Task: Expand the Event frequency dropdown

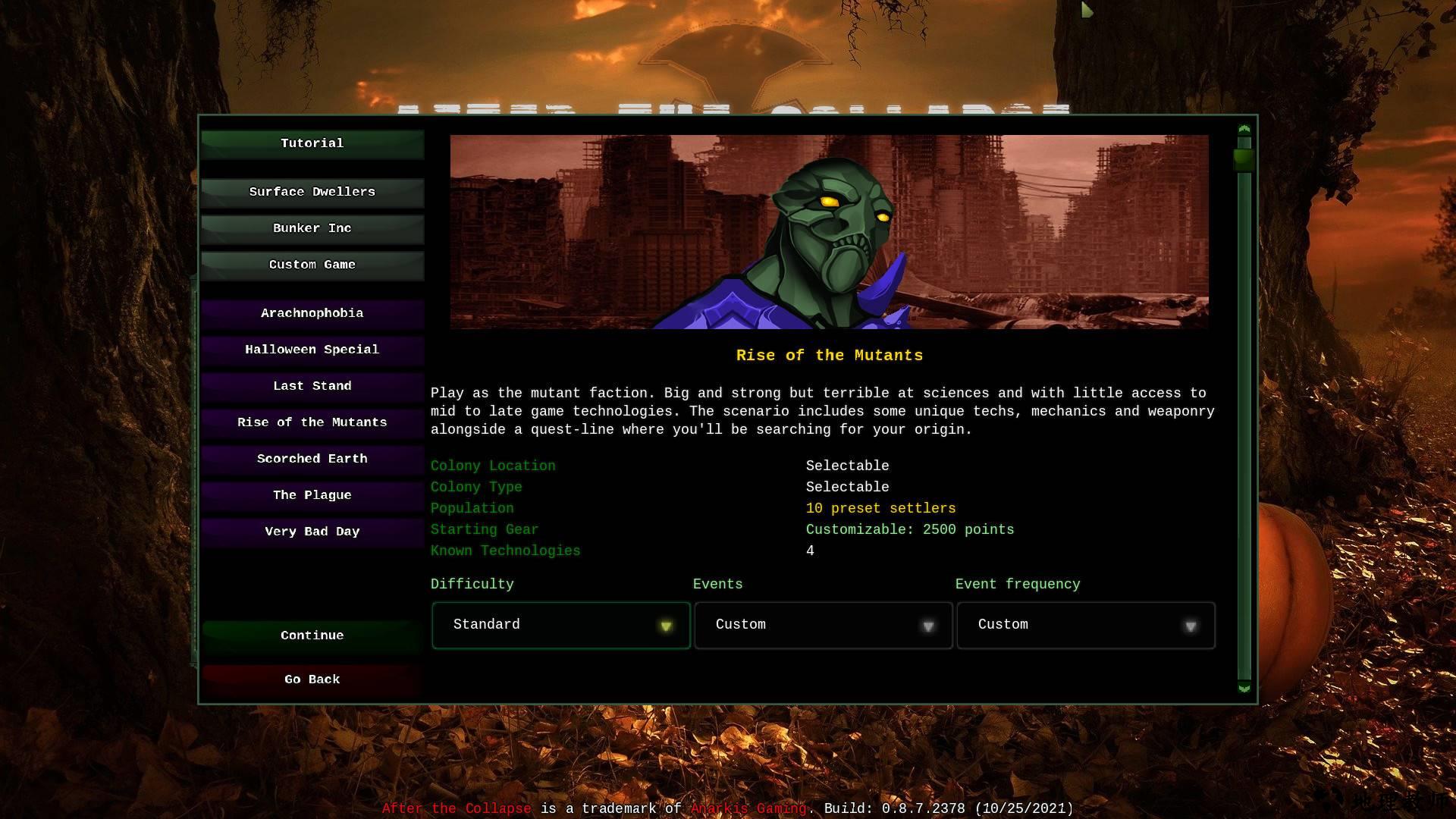Action: (x=1085, y=625)
